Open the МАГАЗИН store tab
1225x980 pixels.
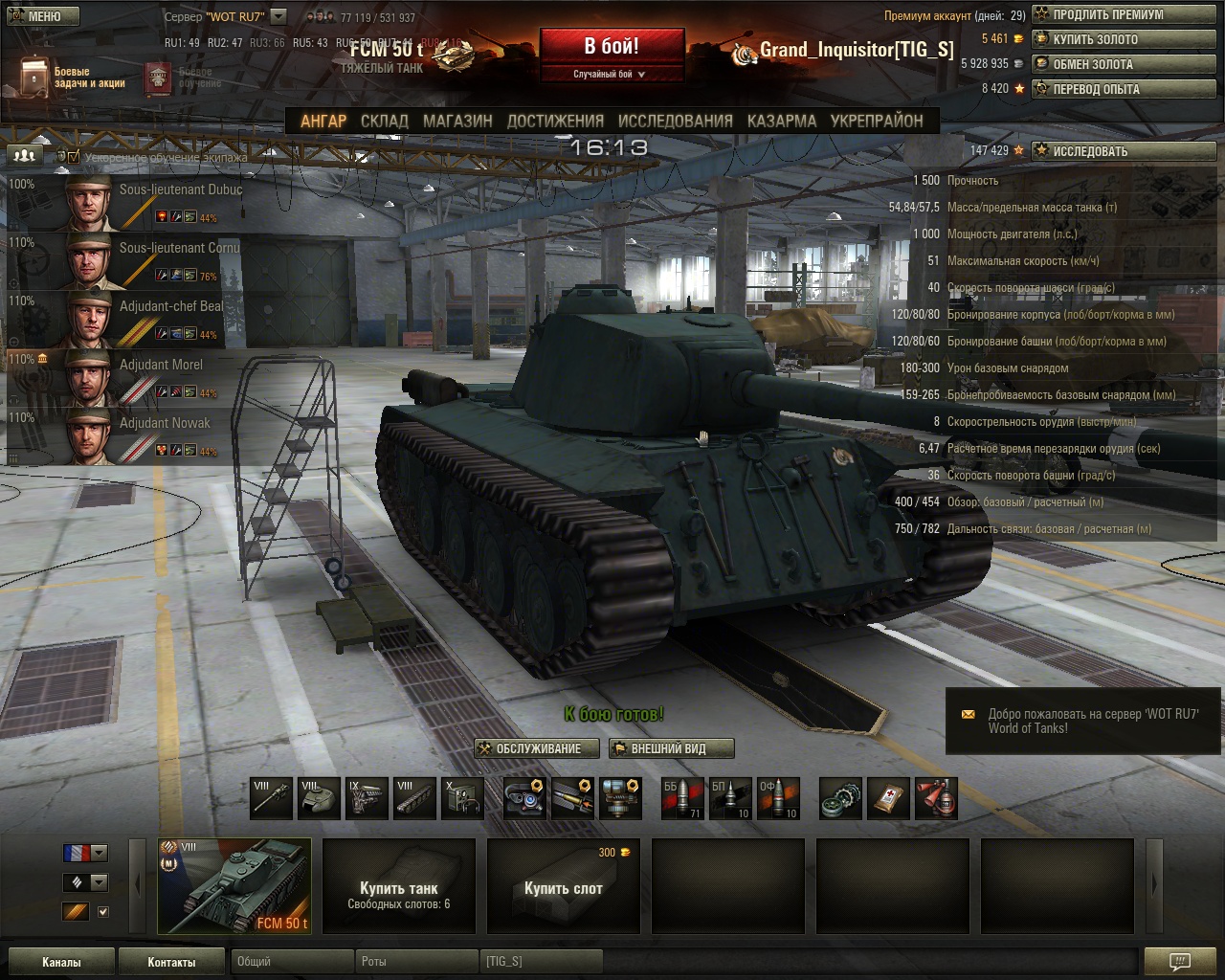[x=457, y=122]
